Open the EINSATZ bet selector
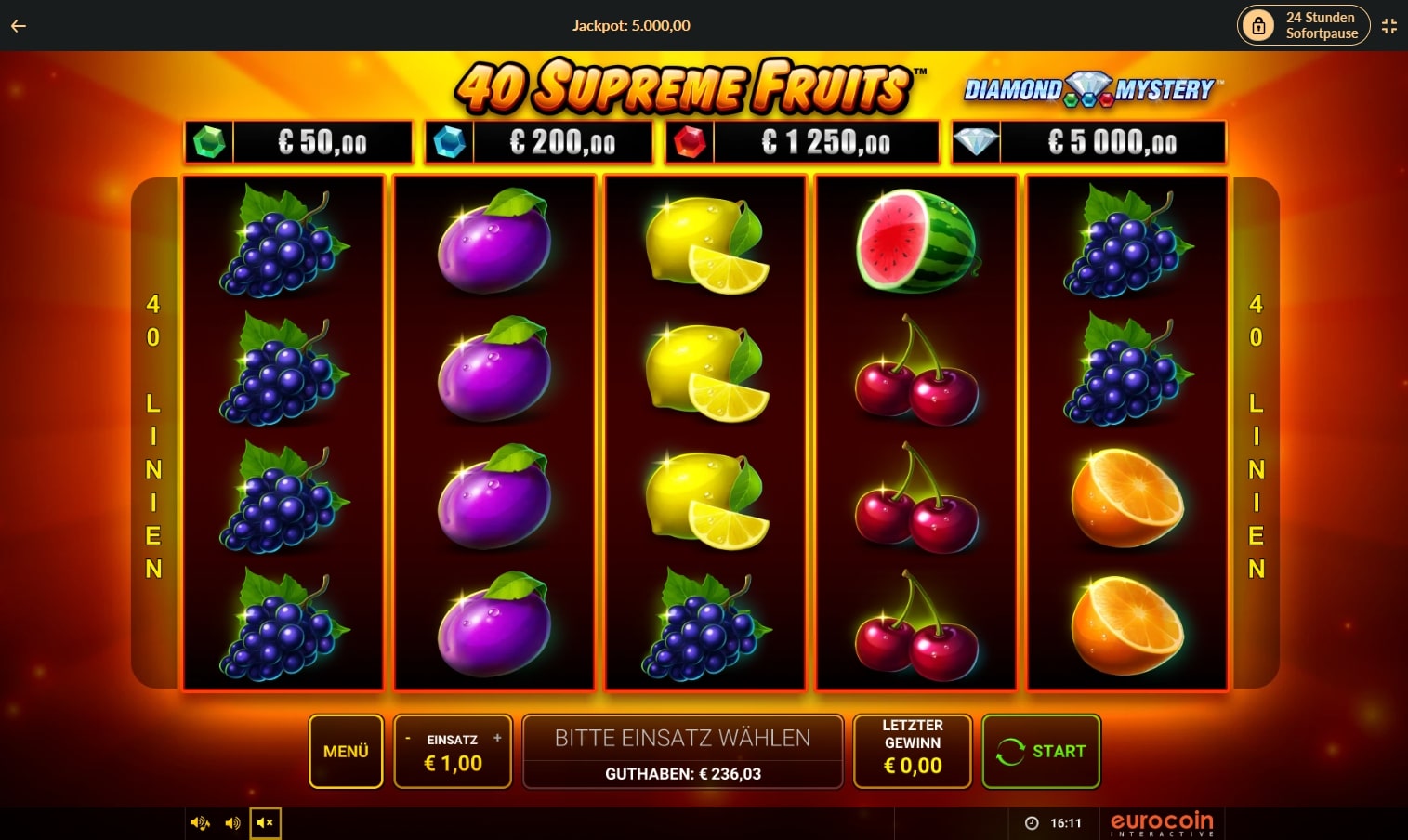The width and height of the screenshot is (1408, 840). (x=453, y=751)
